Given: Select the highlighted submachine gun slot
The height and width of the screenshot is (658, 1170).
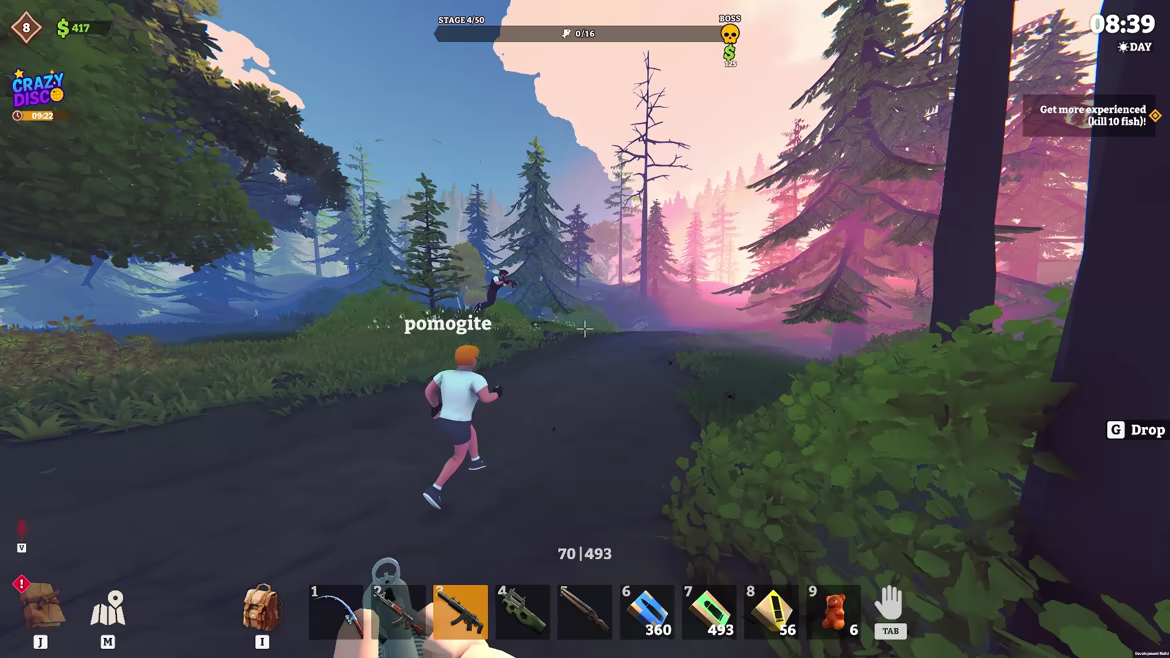Looking at the screenshot, I should coord(461,611).
